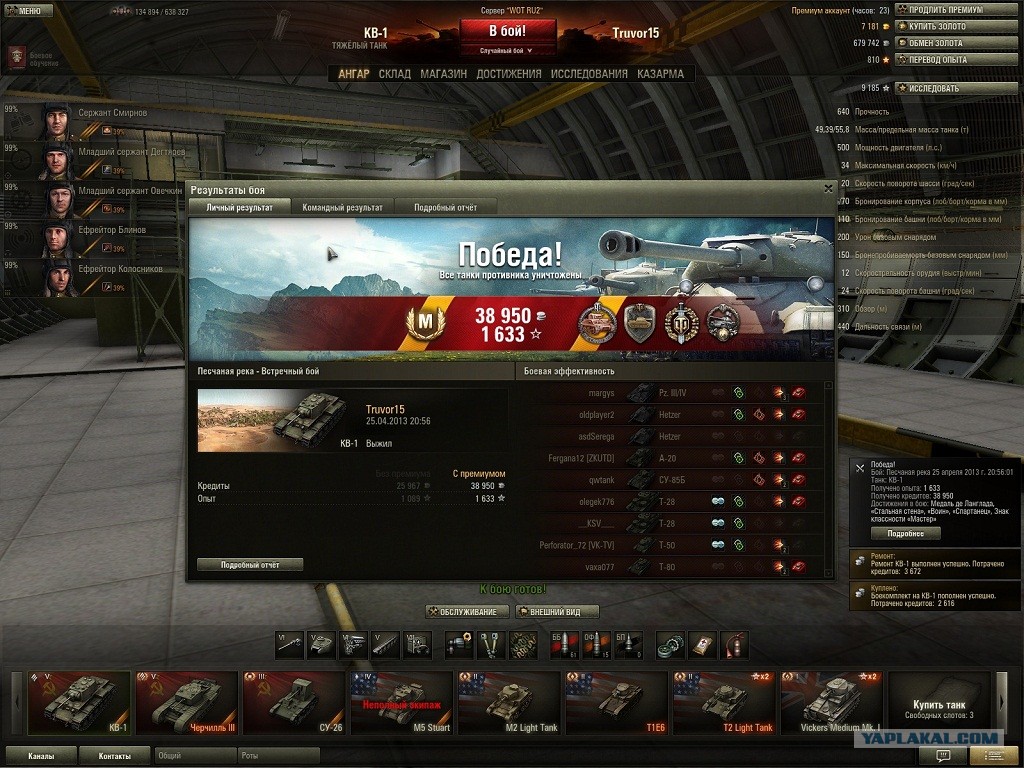
Task: Show the КАЗАРМА barracks tab
Action: (x=661, y=74)
